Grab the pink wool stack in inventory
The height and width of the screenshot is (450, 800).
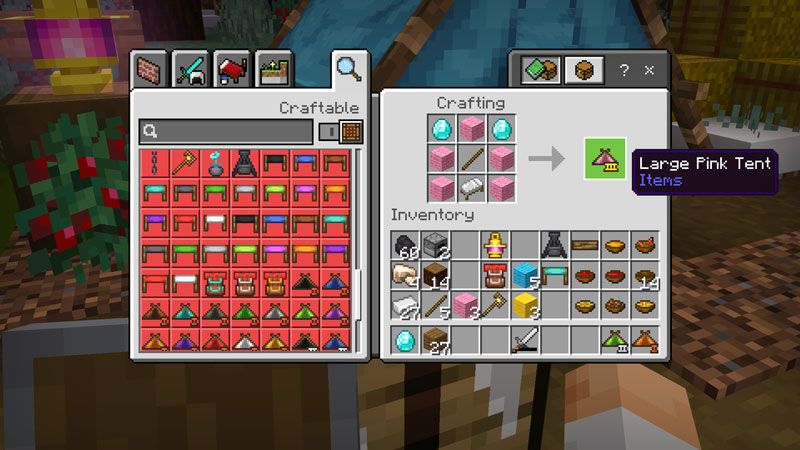pos(466,305)
